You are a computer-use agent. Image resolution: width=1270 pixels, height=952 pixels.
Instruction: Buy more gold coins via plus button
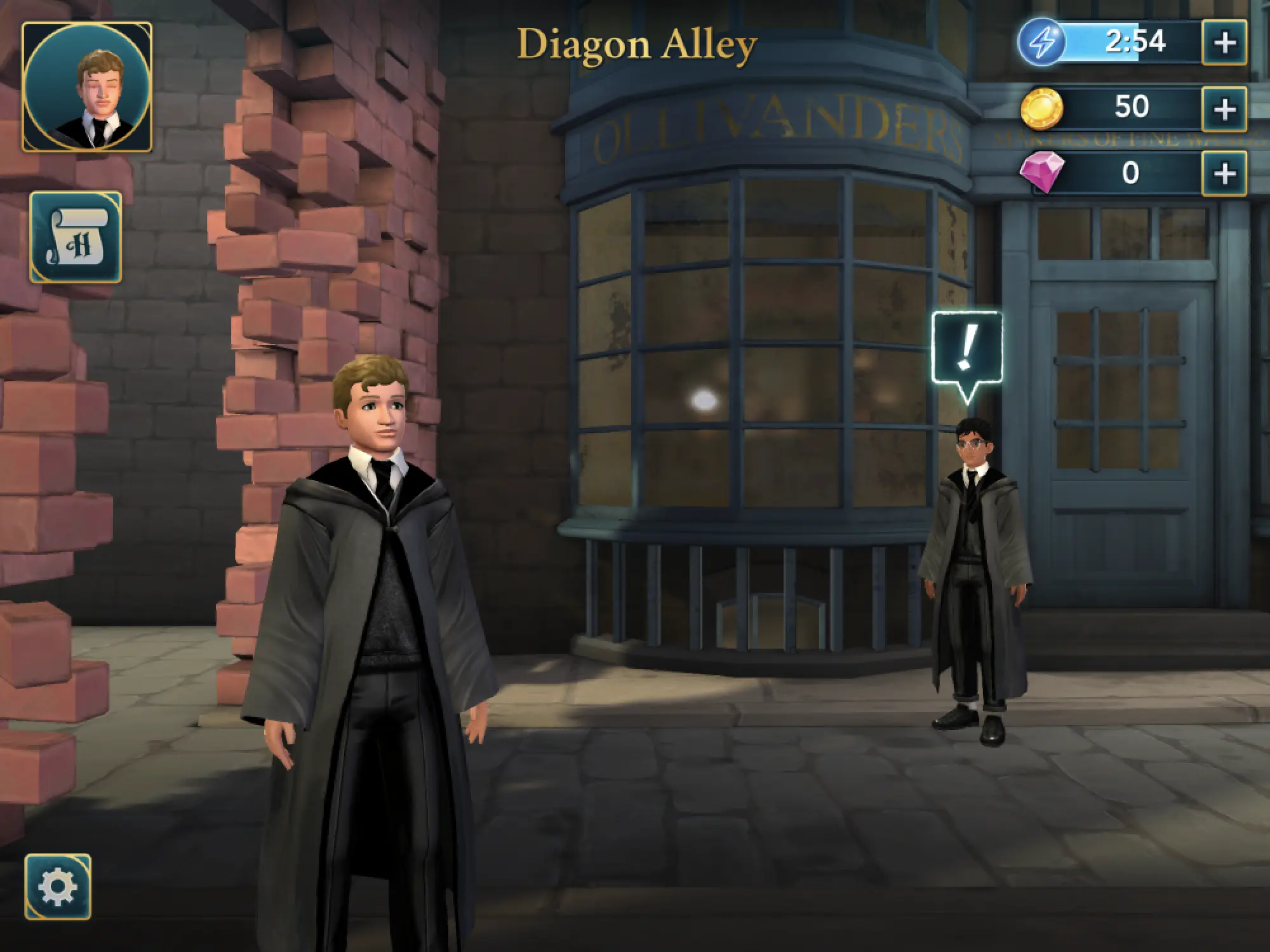pyautogui.click(x=1224, y=109)
